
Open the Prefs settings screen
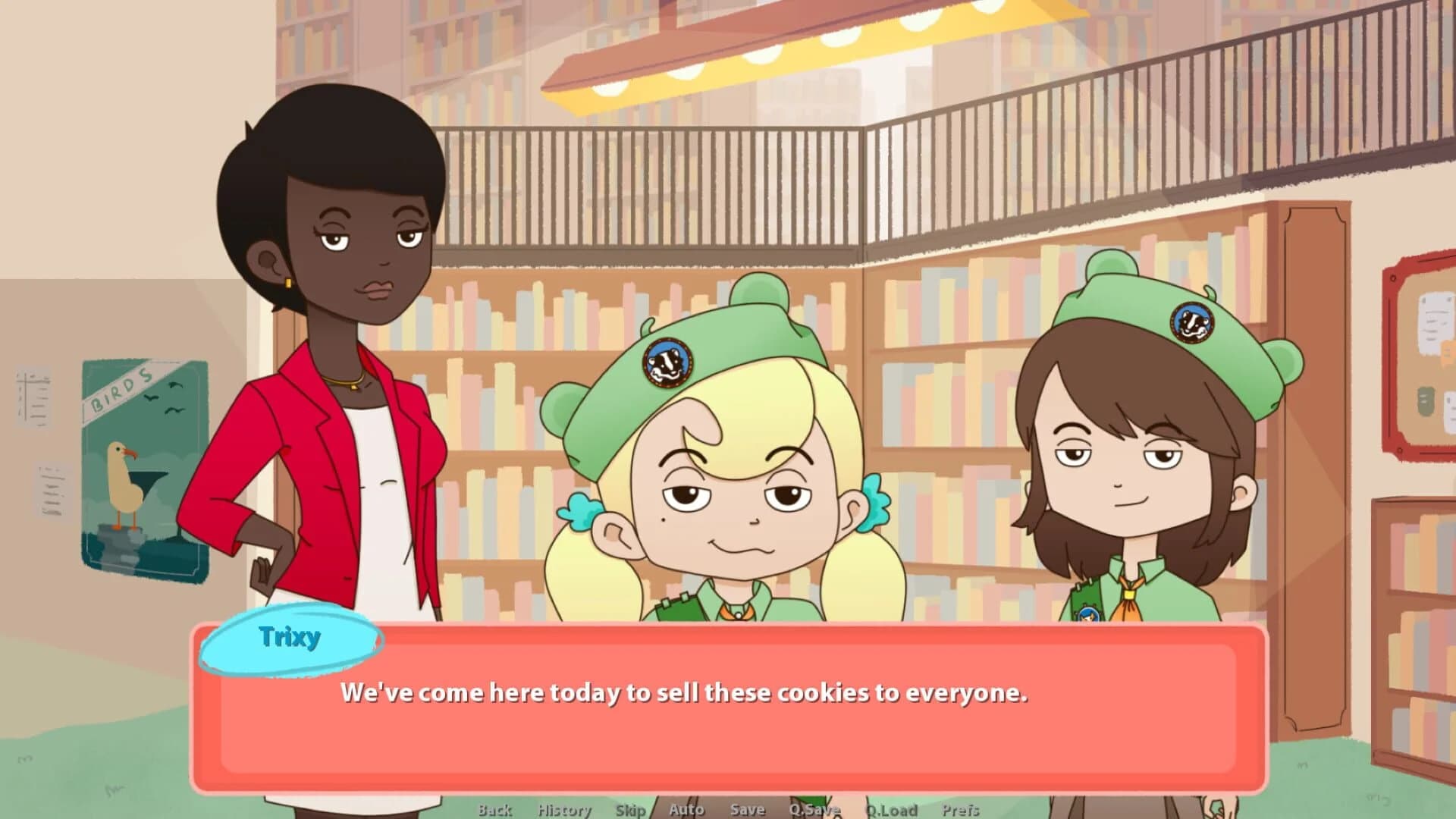[962, 809]
